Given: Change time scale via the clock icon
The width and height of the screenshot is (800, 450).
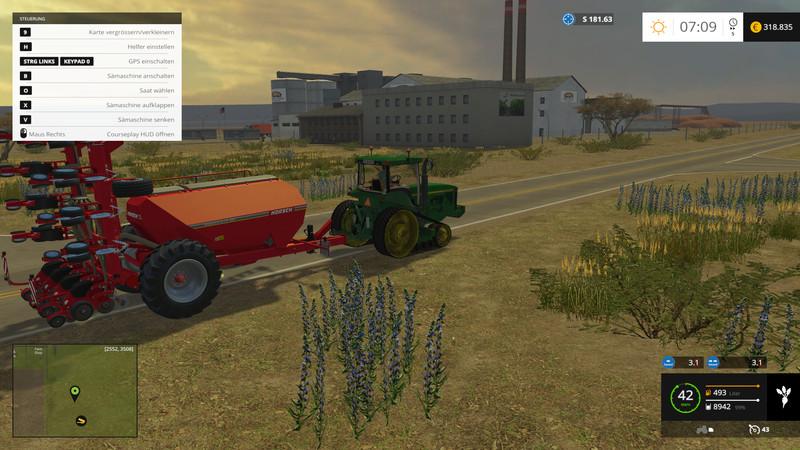Looking at the screenshot, I should 733,23.
